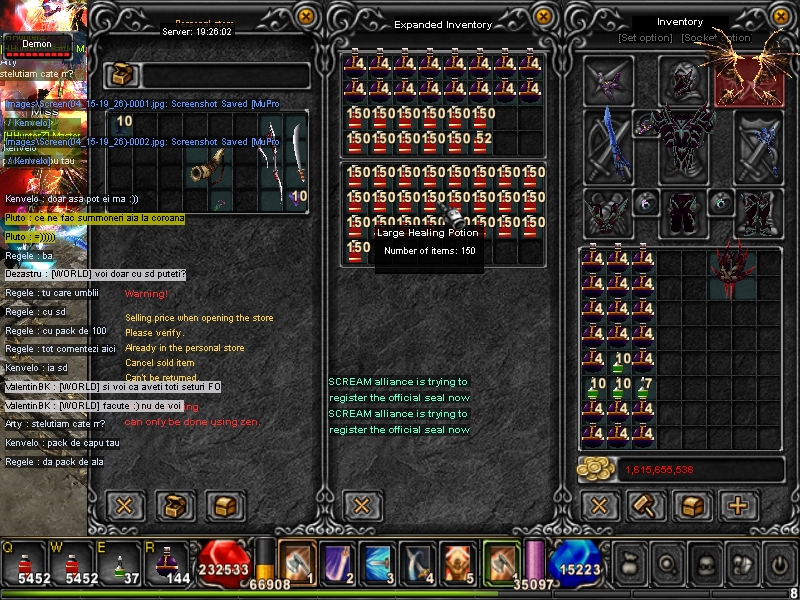Screen dimensions: 800x600
Task: Activate skill slot number 3
Action: coord(380,562)
